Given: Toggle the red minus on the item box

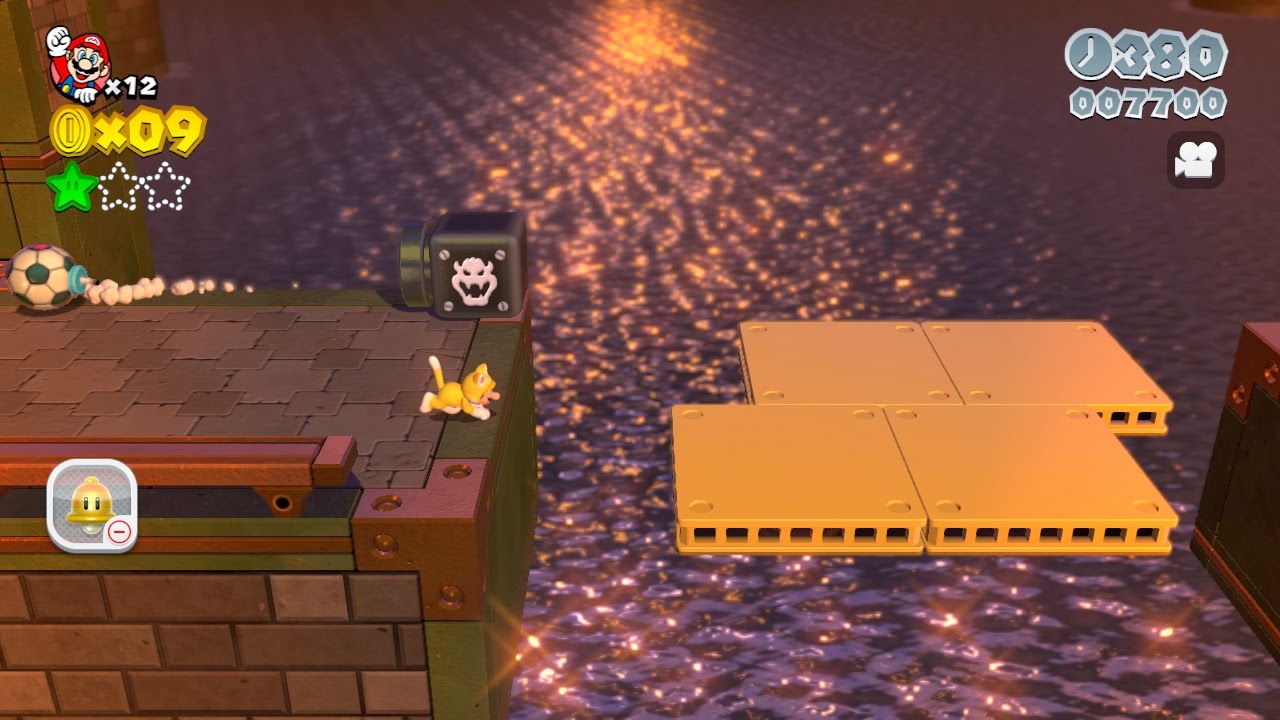Looking at the screenshot, I should click(119, 533).
